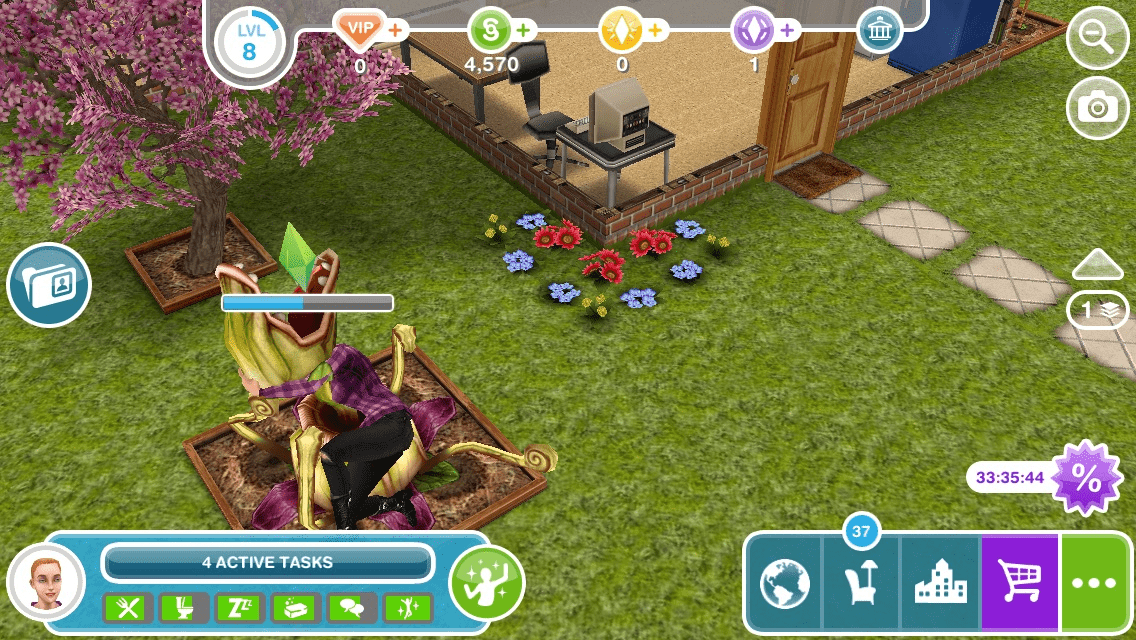This screenshot has width=1136, height=640.
Task: Buy more Simoleons with the plus button
Action: (x=525, y=30)
